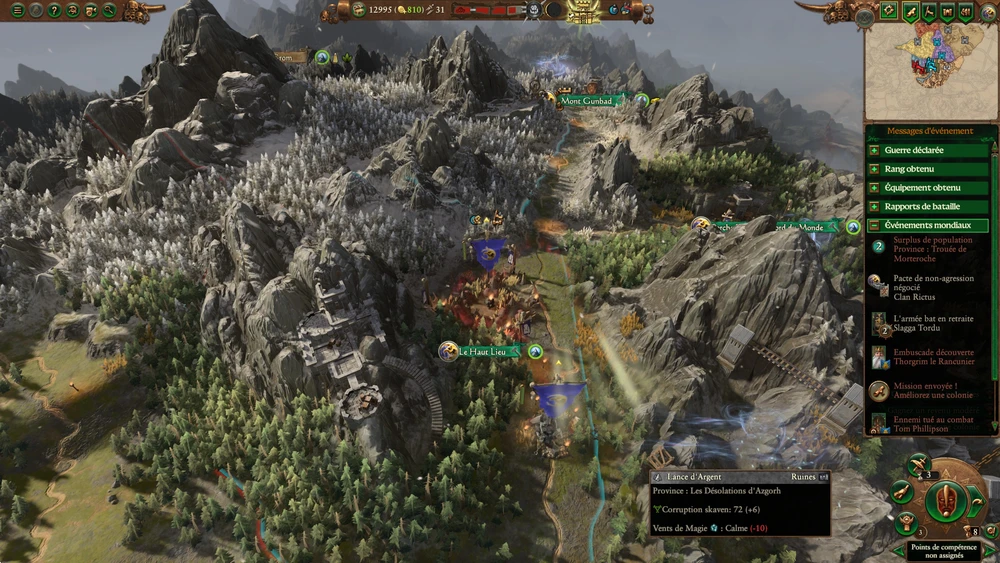This screenshot has height=563, width=1000.
Task: Open the main menu with the three-lines button
Action: pos(17,11)
